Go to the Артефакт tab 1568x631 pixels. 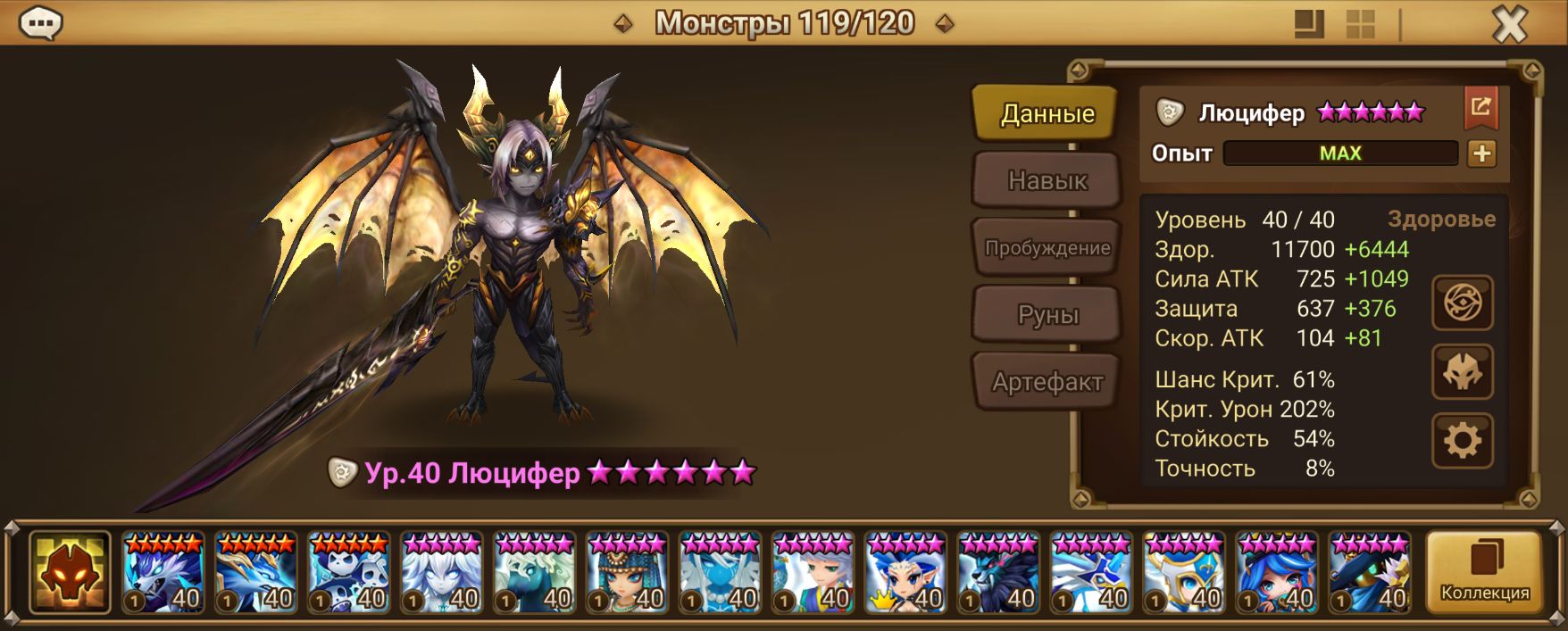click(x=1047, y=382)
